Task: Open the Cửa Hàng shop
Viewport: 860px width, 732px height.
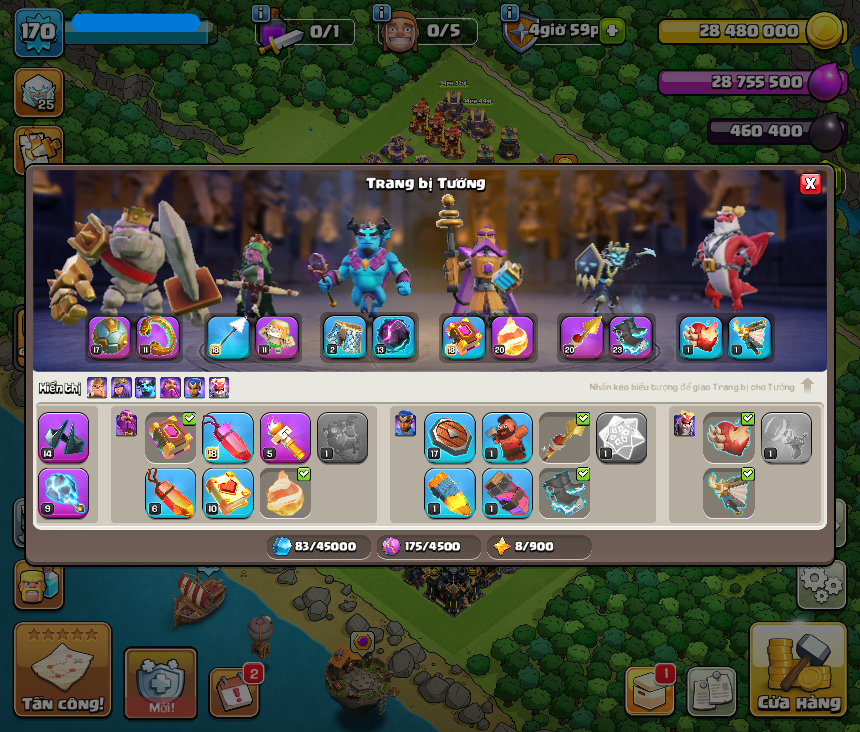Action: [798, 672]
